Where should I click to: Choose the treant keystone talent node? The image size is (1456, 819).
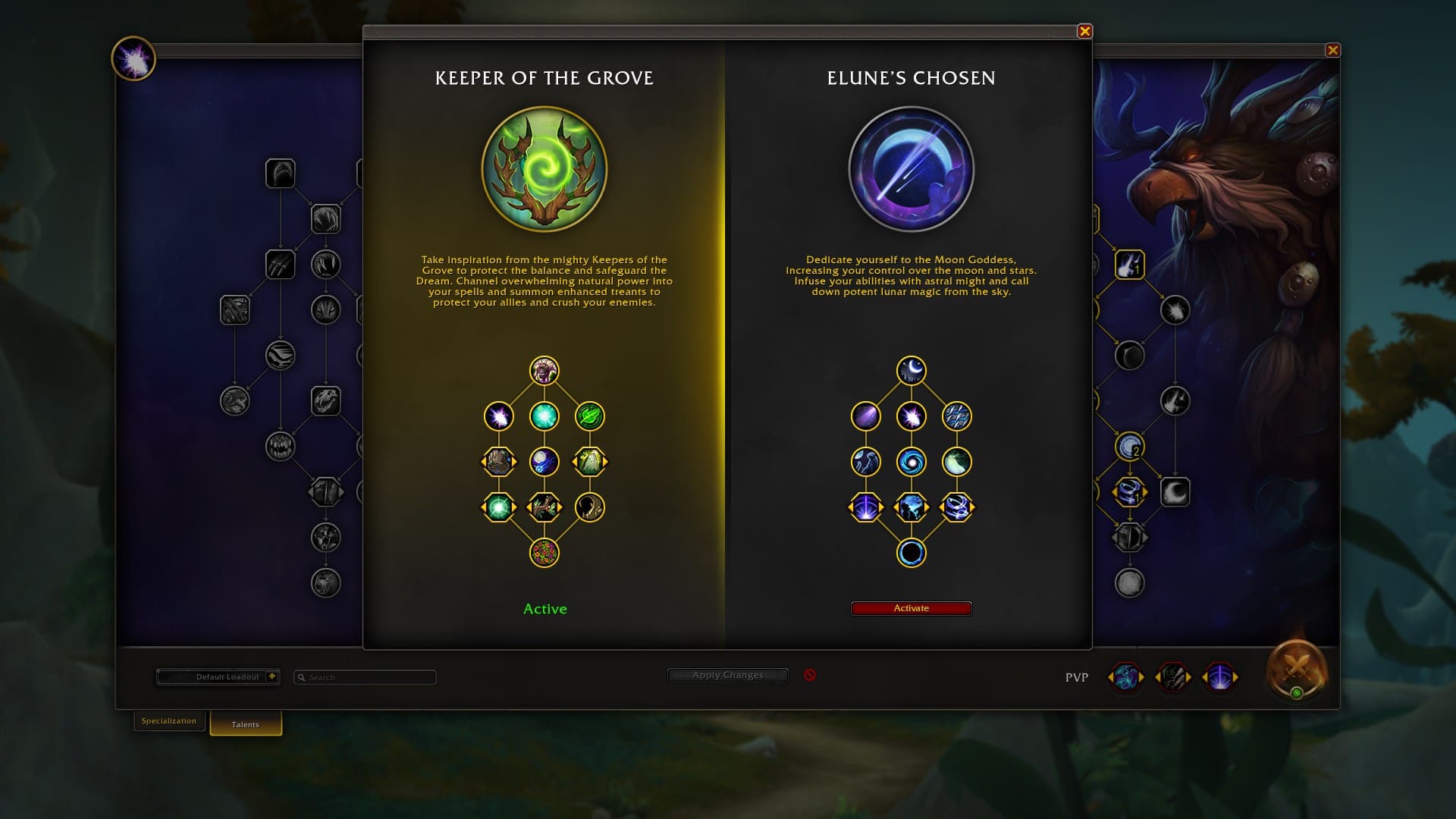pos(544,371)
